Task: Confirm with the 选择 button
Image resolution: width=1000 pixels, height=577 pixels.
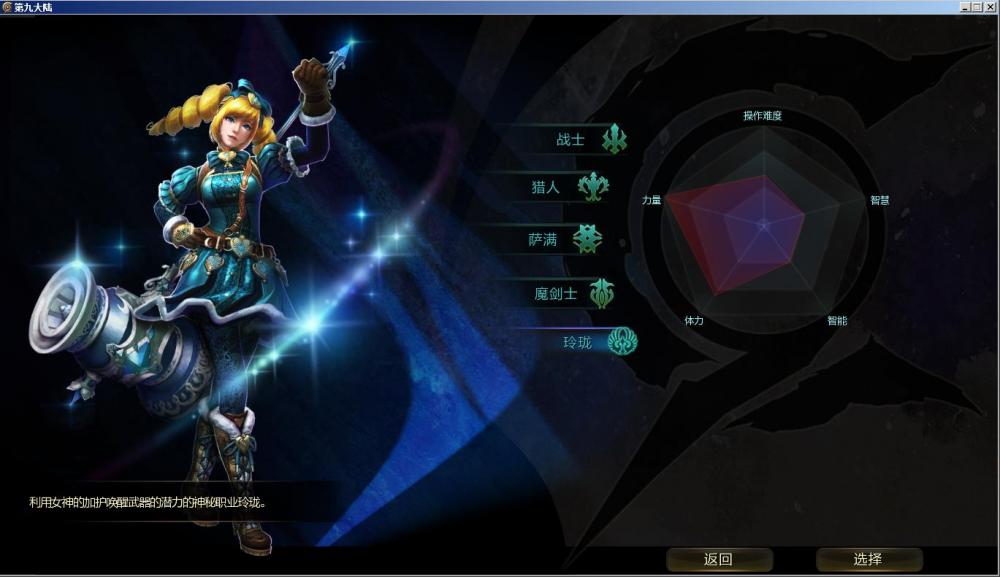Action: tap(868, 560)
